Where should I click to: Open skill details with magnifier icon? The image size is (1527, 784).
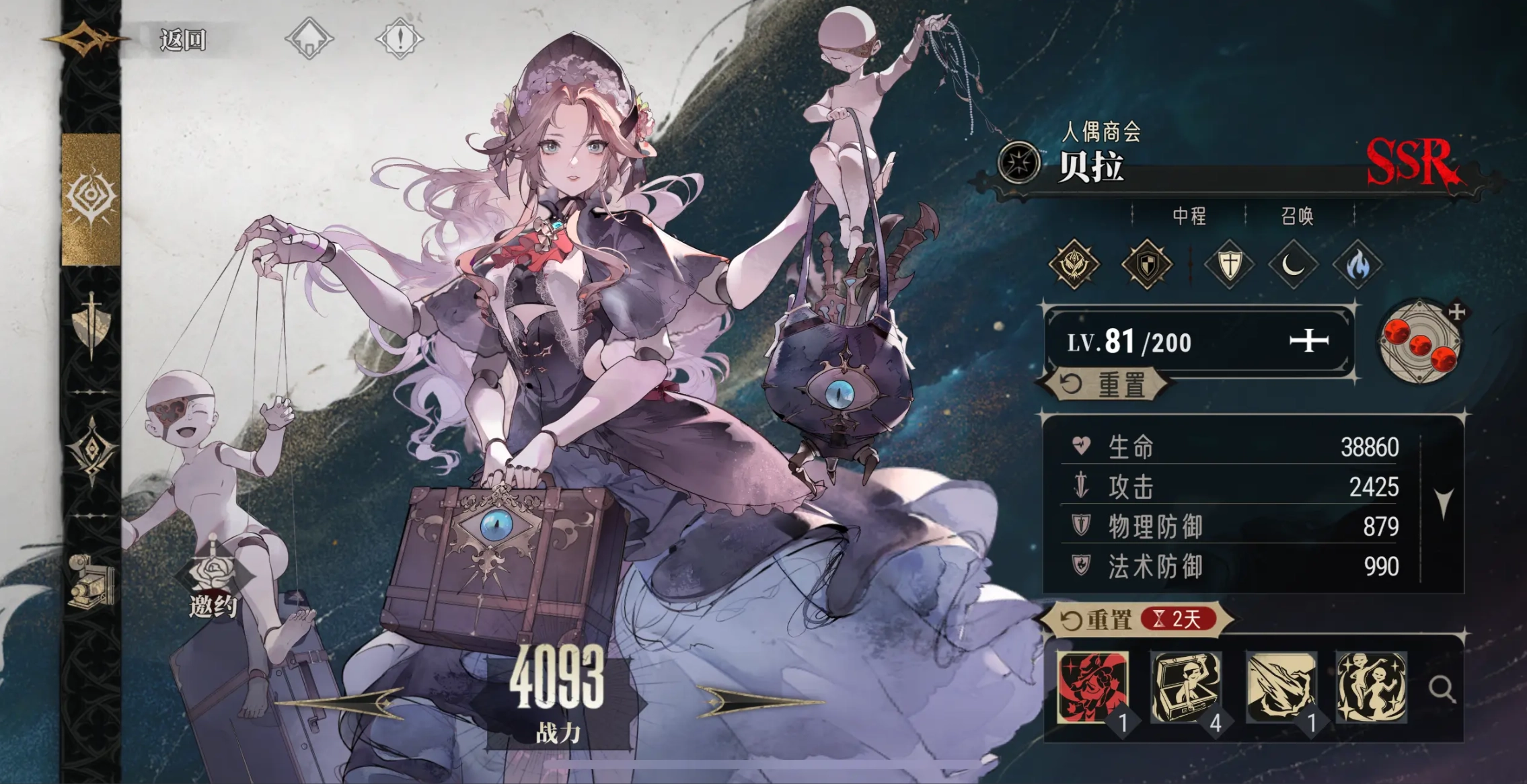coord(1441,689)
